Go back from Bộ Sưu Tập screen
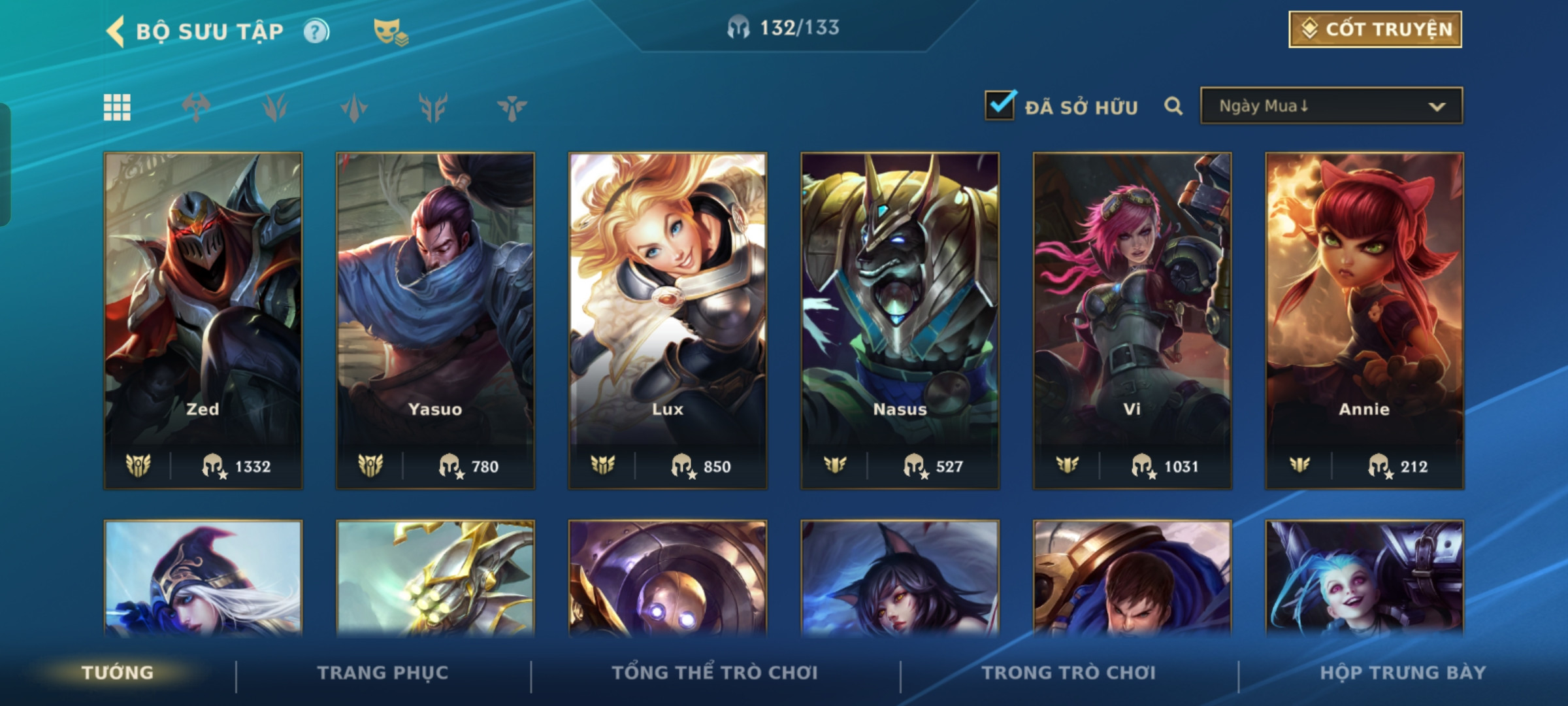Image resolution: width=1568 pixels, height=706 pixels. coord(116,31)
